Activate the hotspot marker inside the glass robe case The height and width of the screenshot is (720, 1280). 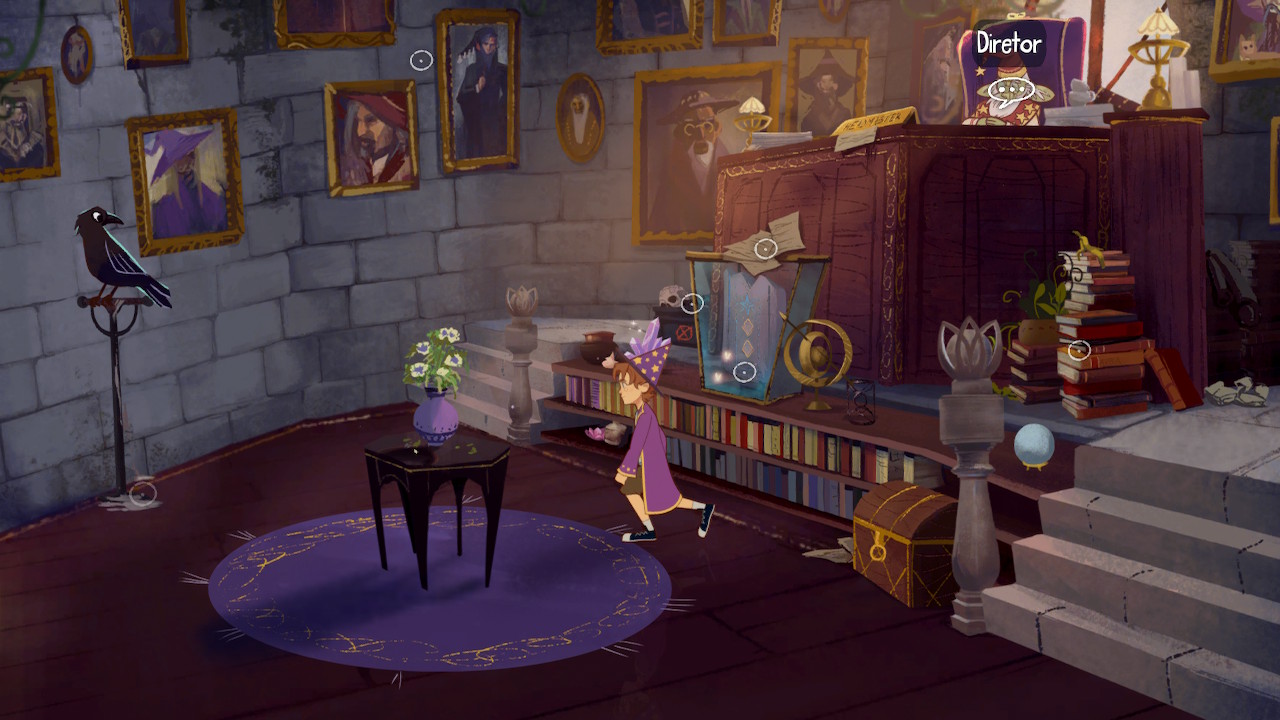(x=744, y=372)
